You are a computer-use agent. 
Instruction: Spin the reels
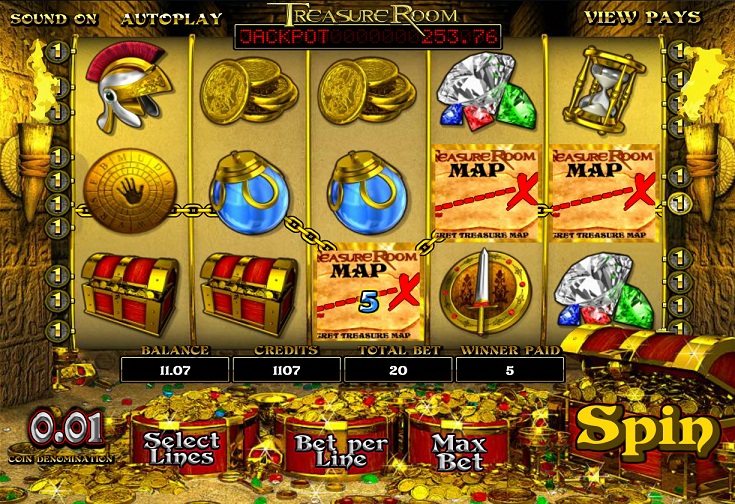tap(648, 428)
